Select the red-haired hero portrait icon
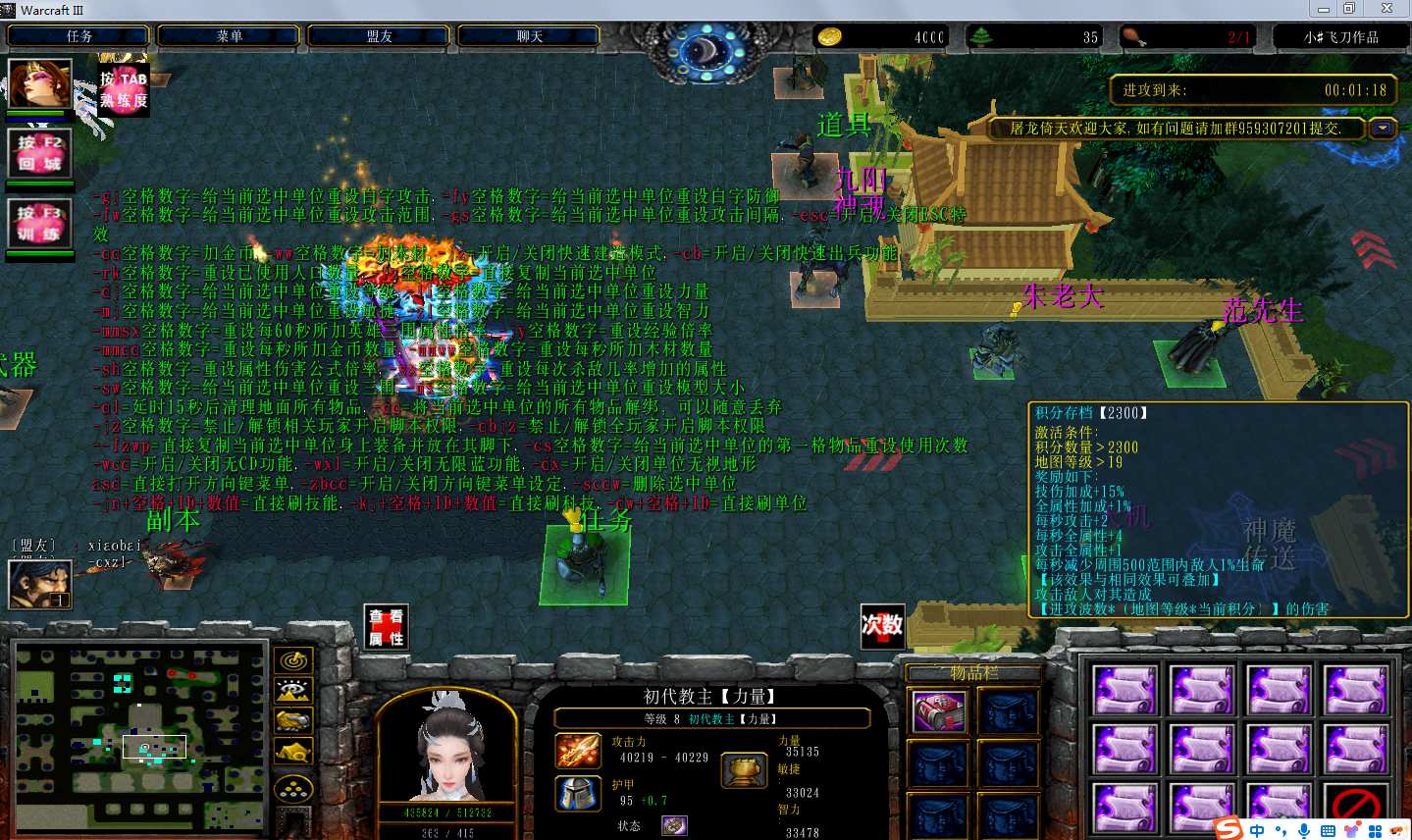 [39, 83]
